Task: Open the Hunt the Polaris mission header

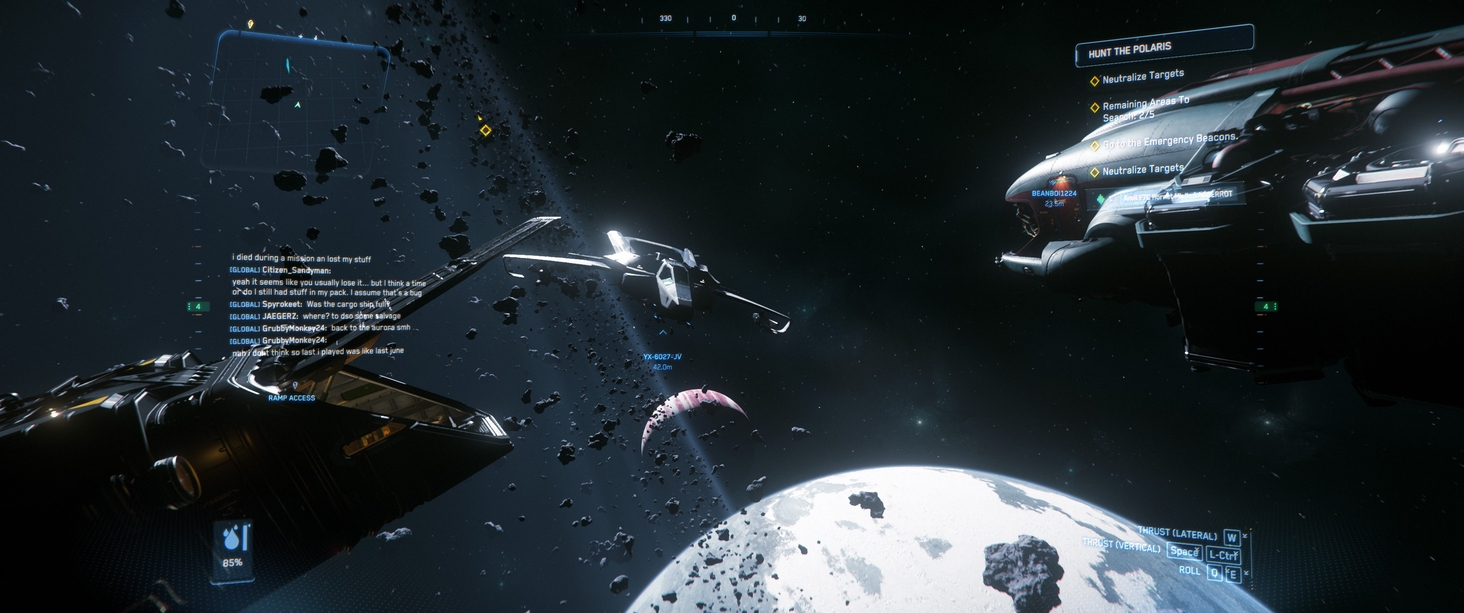Action: pos(1163,46)
